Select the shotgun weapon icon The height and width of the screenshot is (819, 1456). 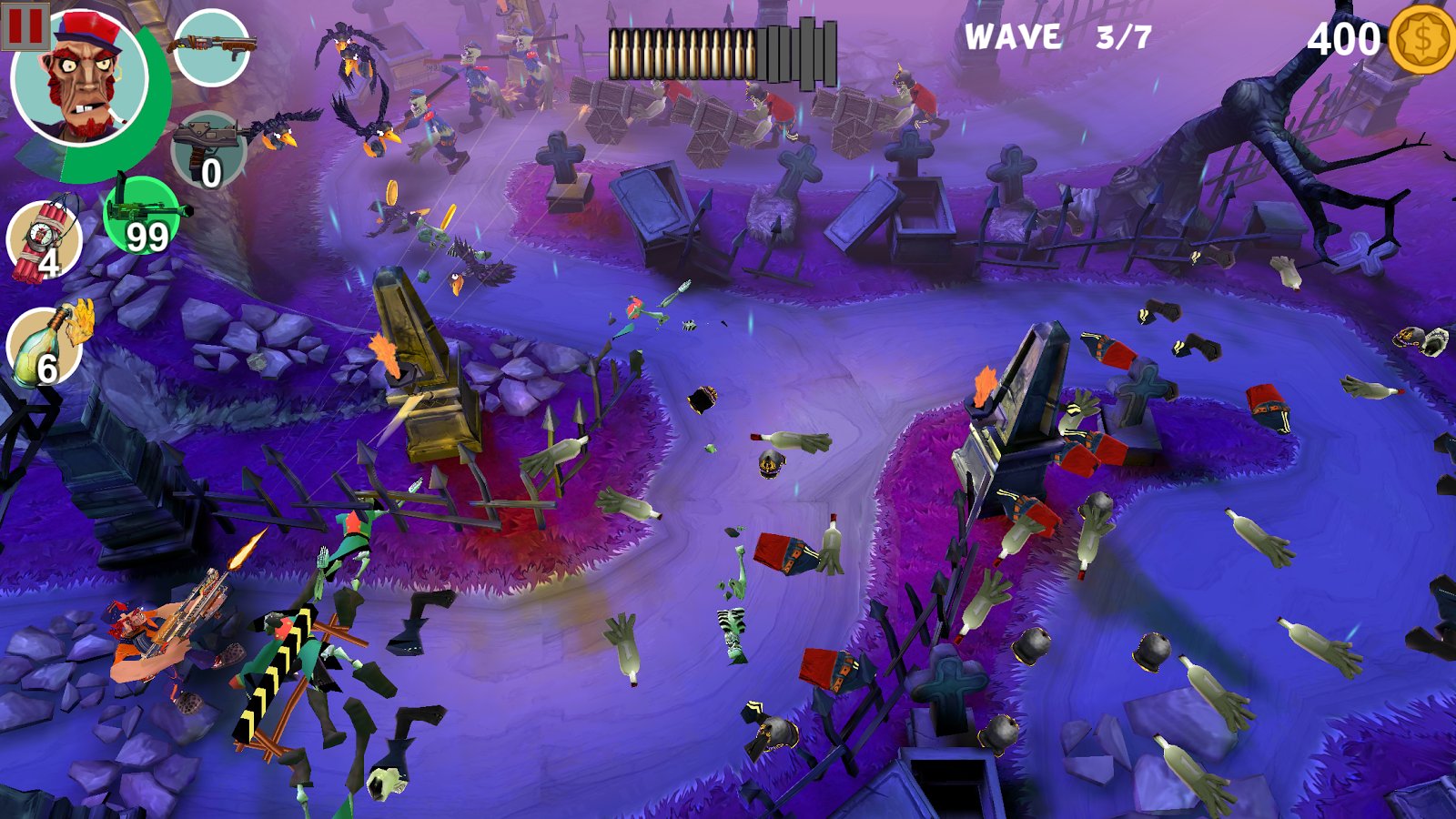[211, 47]
